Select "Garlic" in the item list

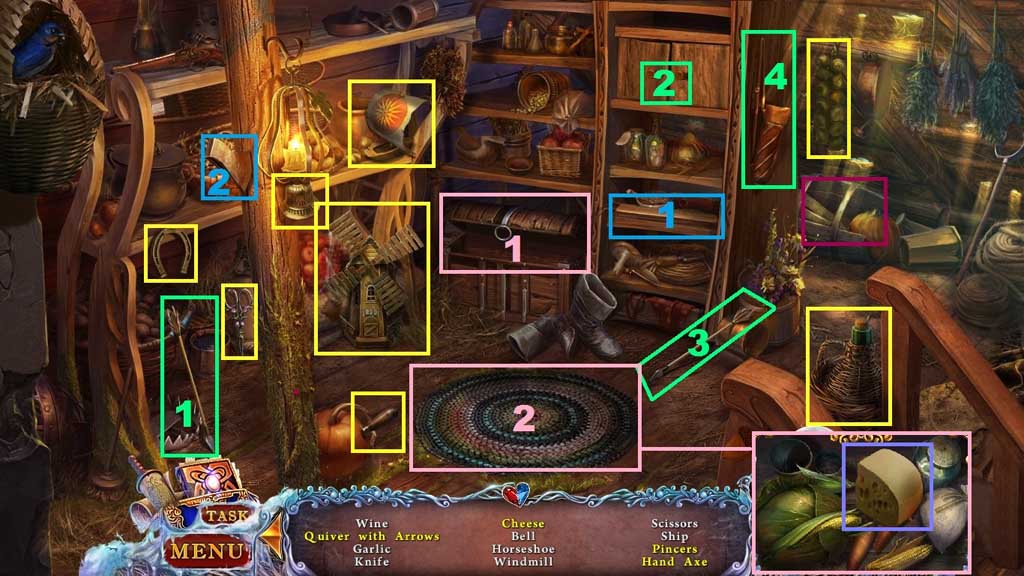coord(372,549)
